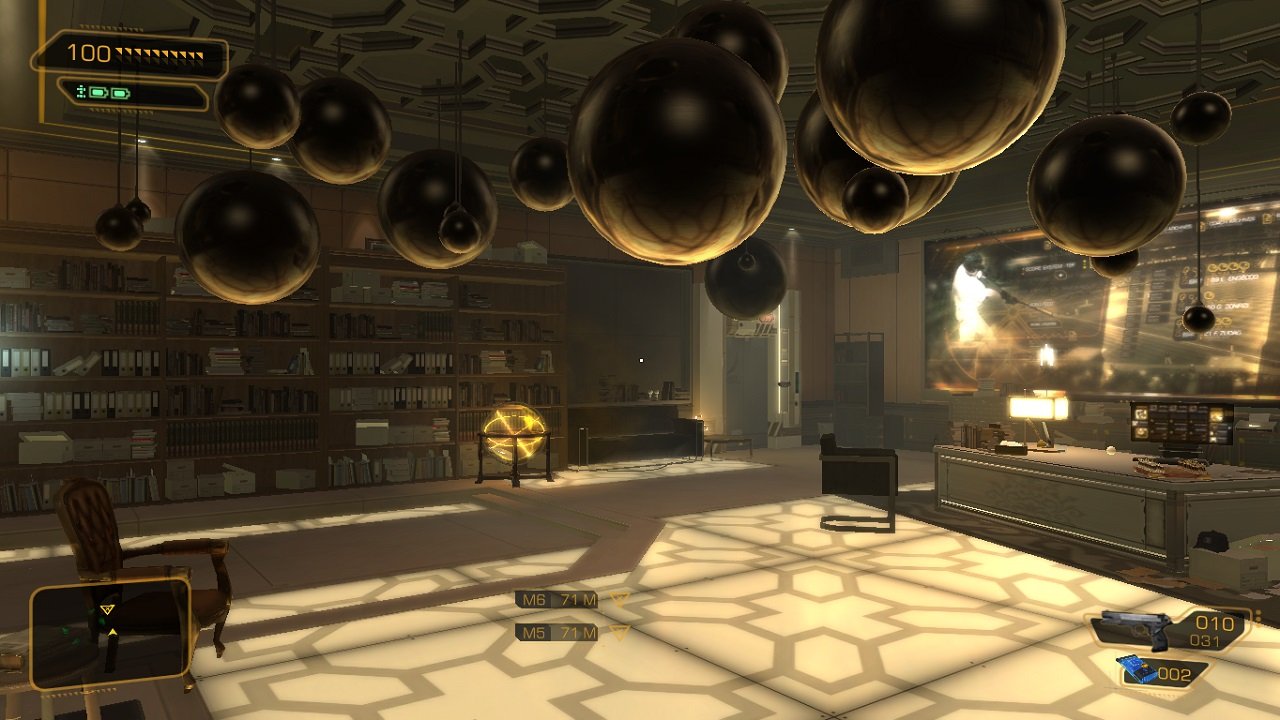Click the blue grenade icon near the ammo counter
The image size is (1280, 720).
[1138, 669]
